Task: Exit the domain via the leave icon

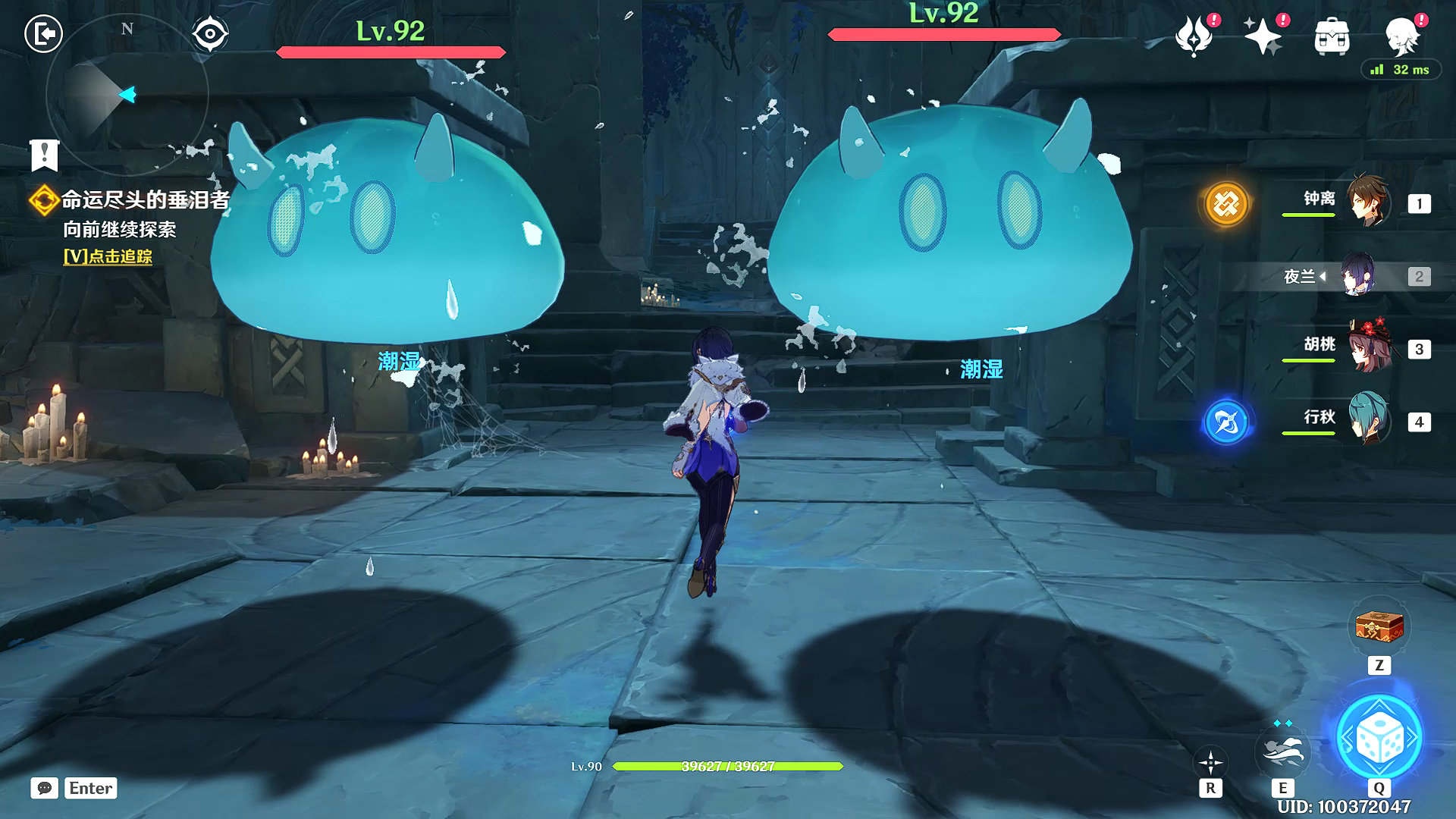Action: pos(43,34)
